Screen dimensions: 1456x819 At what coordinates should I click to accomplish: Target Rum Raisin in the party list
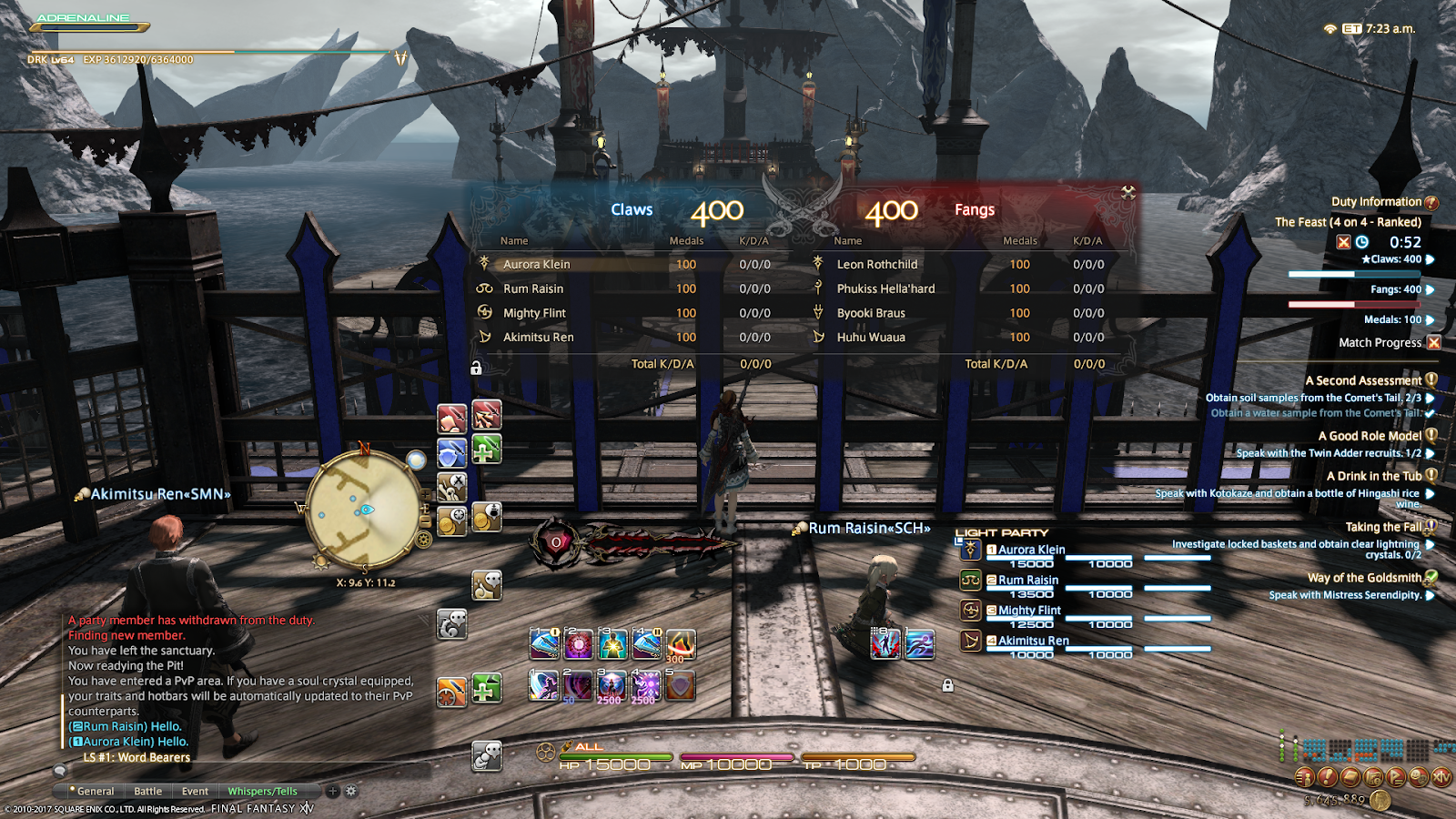(1028, 581)
